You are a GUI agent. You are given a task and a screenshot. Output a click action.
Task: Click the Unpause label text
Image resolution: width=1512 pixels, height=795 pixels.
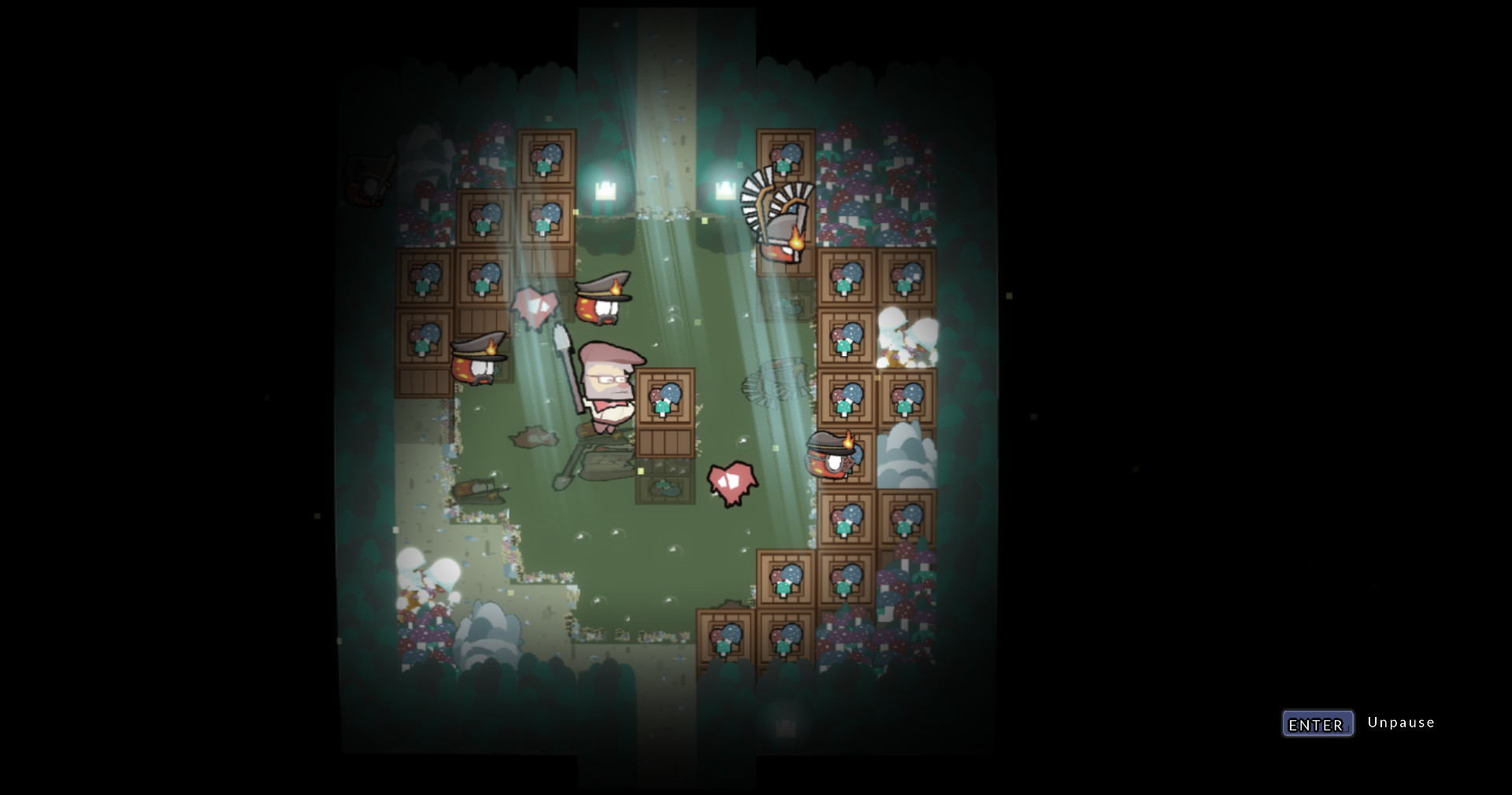[1400, 722]
